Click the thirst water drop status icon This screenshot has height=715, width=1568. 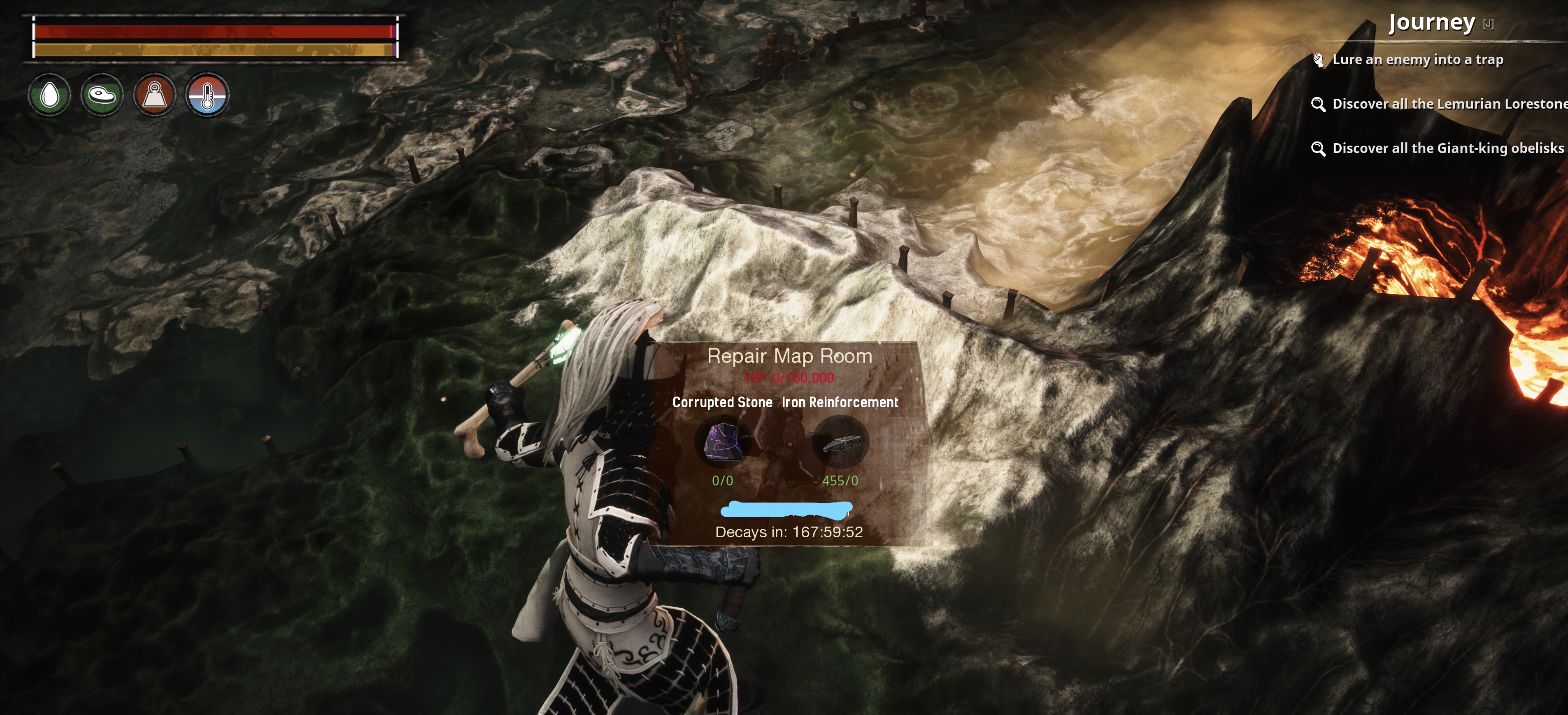49,95
